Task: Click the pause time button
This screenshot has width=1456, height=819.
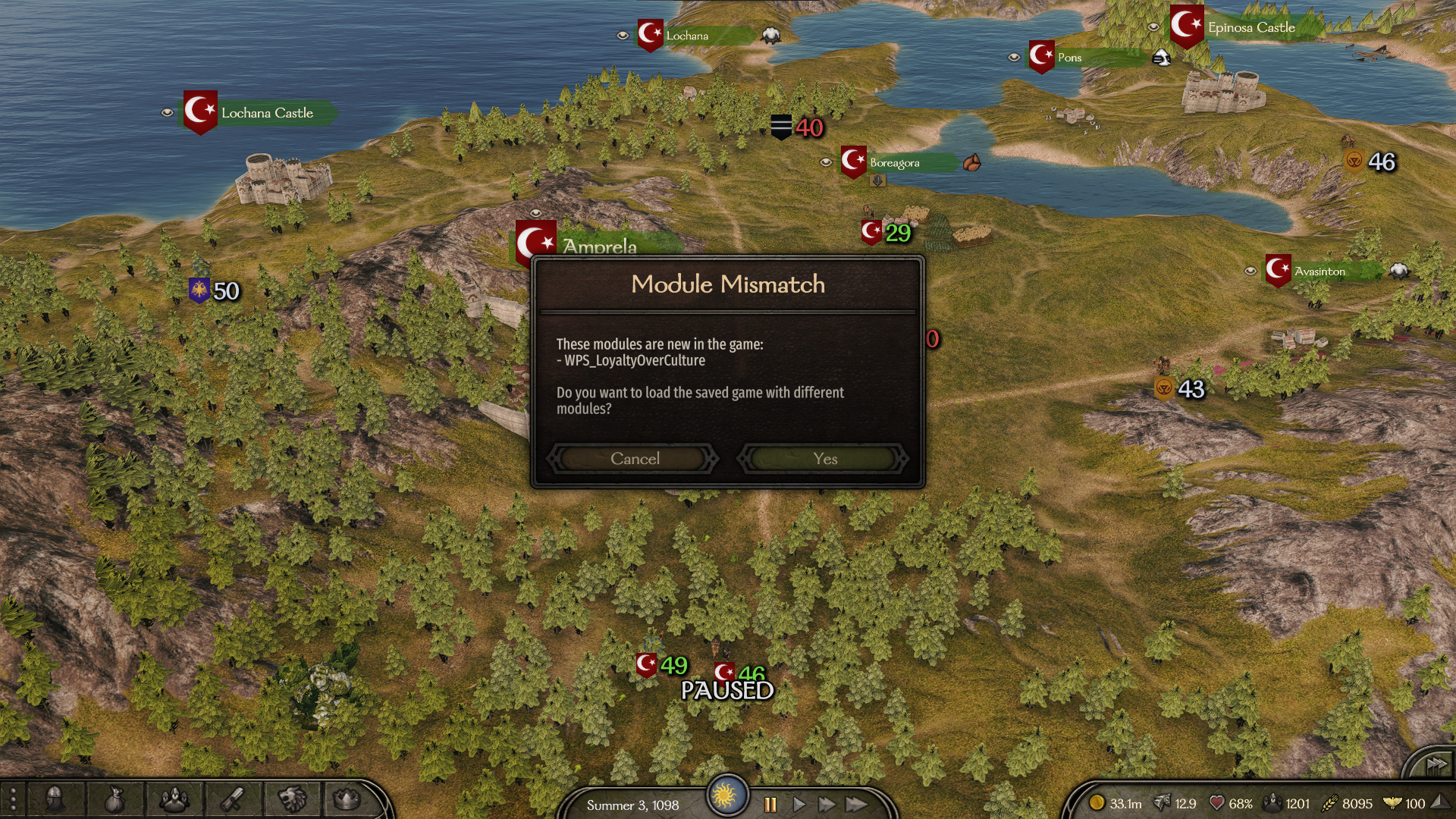Action: coord(770,805)
